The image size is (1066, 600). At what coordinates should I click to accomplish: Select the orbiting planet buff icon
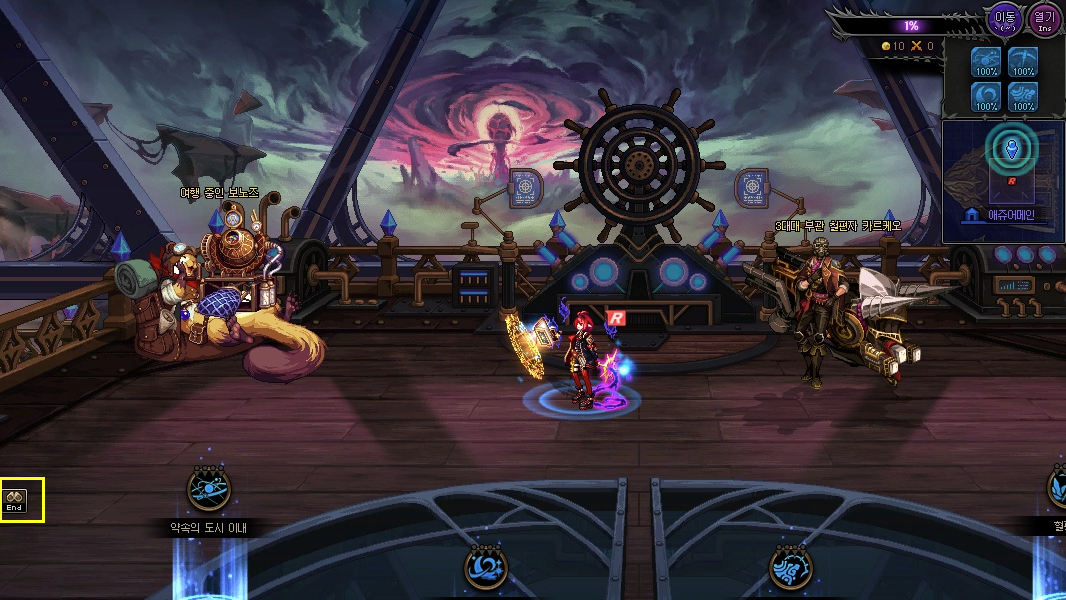987,64
